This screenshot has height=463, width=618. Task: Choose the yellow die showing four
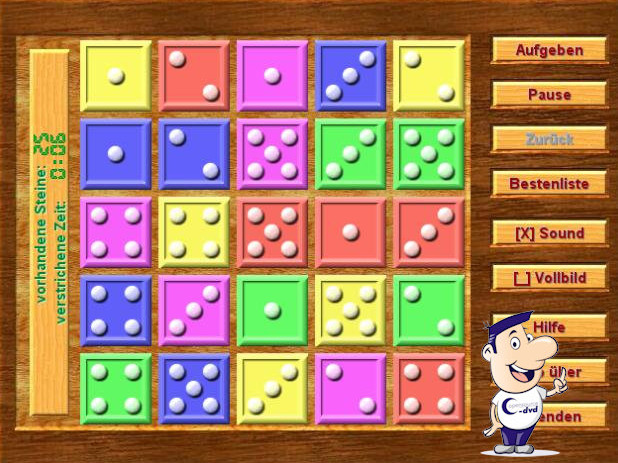coord(194,232)
